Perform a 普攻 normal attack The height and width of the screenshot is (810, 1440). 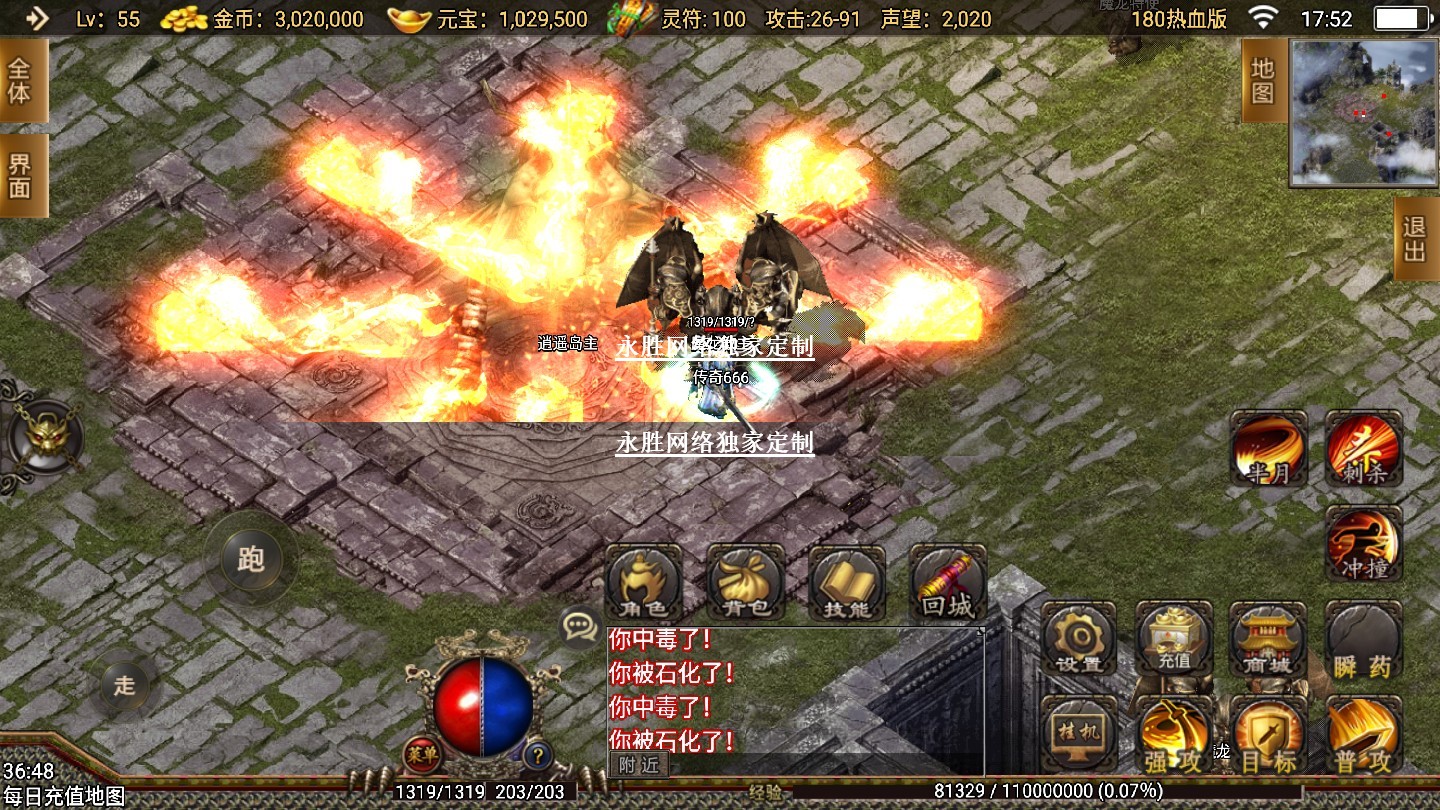(1364, 737)
